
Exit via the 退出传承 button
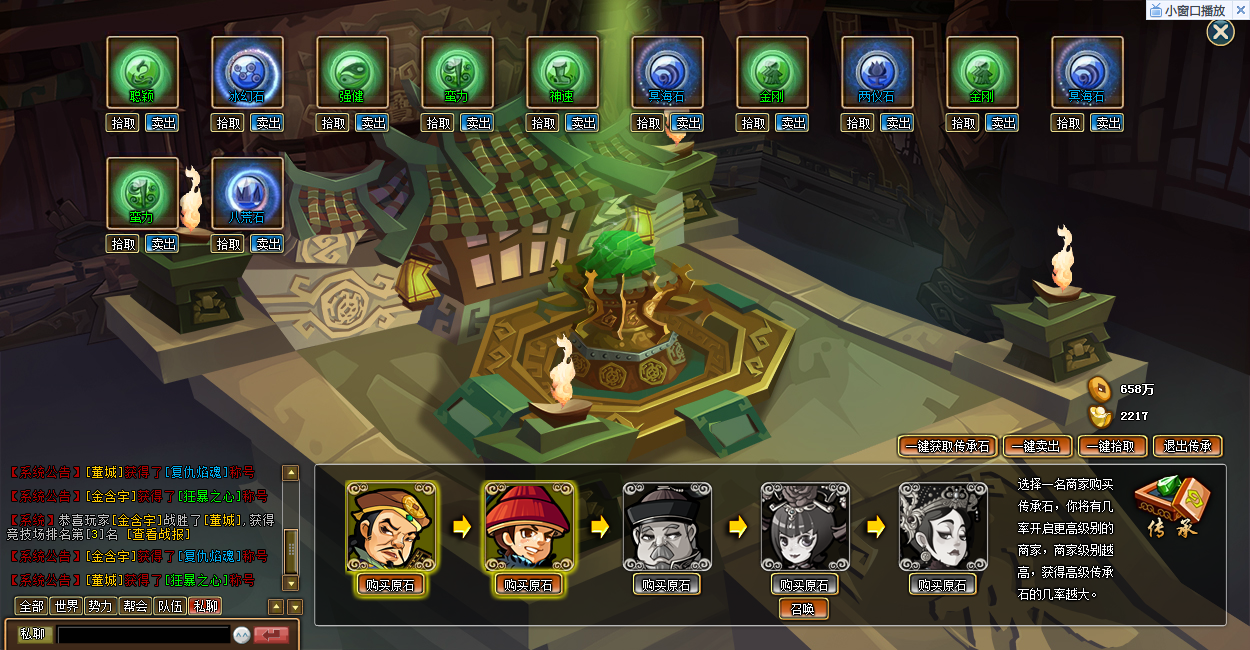tap(1187, 446)
